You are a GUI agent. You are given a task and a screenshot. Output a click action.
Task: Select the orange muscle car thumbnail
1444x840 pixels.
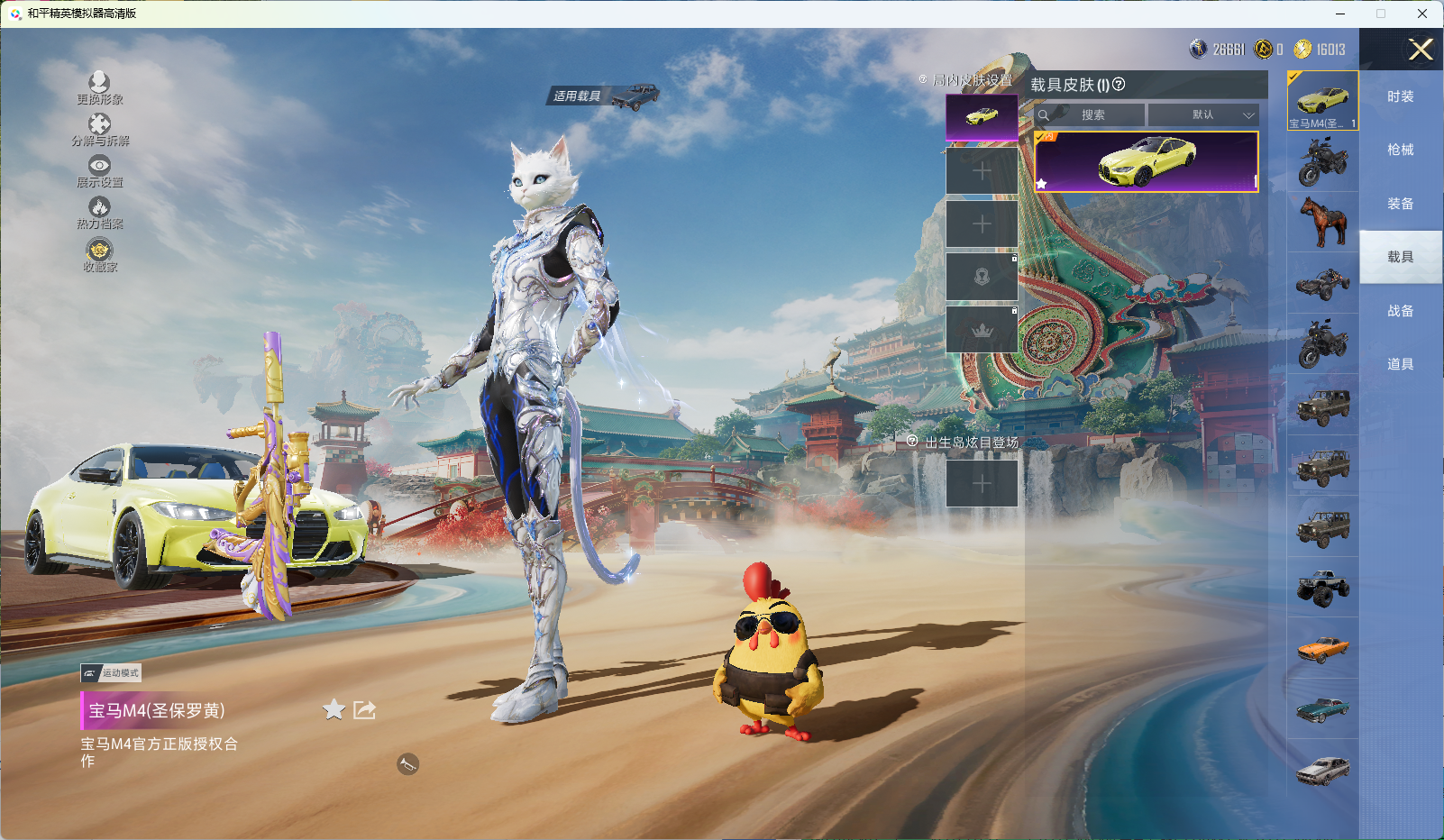point(1322,648)
